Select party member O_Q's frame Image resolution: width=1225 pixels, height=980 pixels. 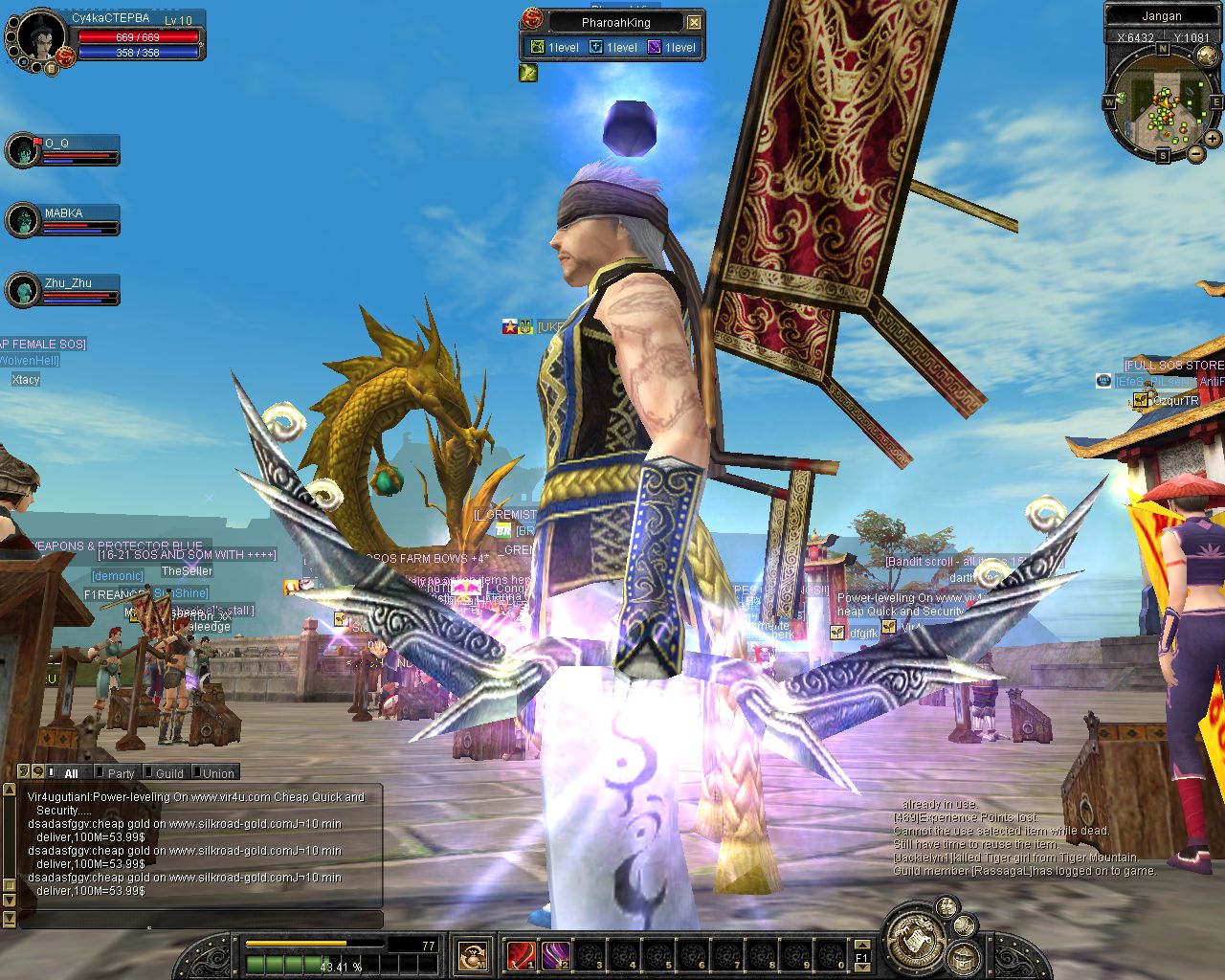click(x=63, y=149)
